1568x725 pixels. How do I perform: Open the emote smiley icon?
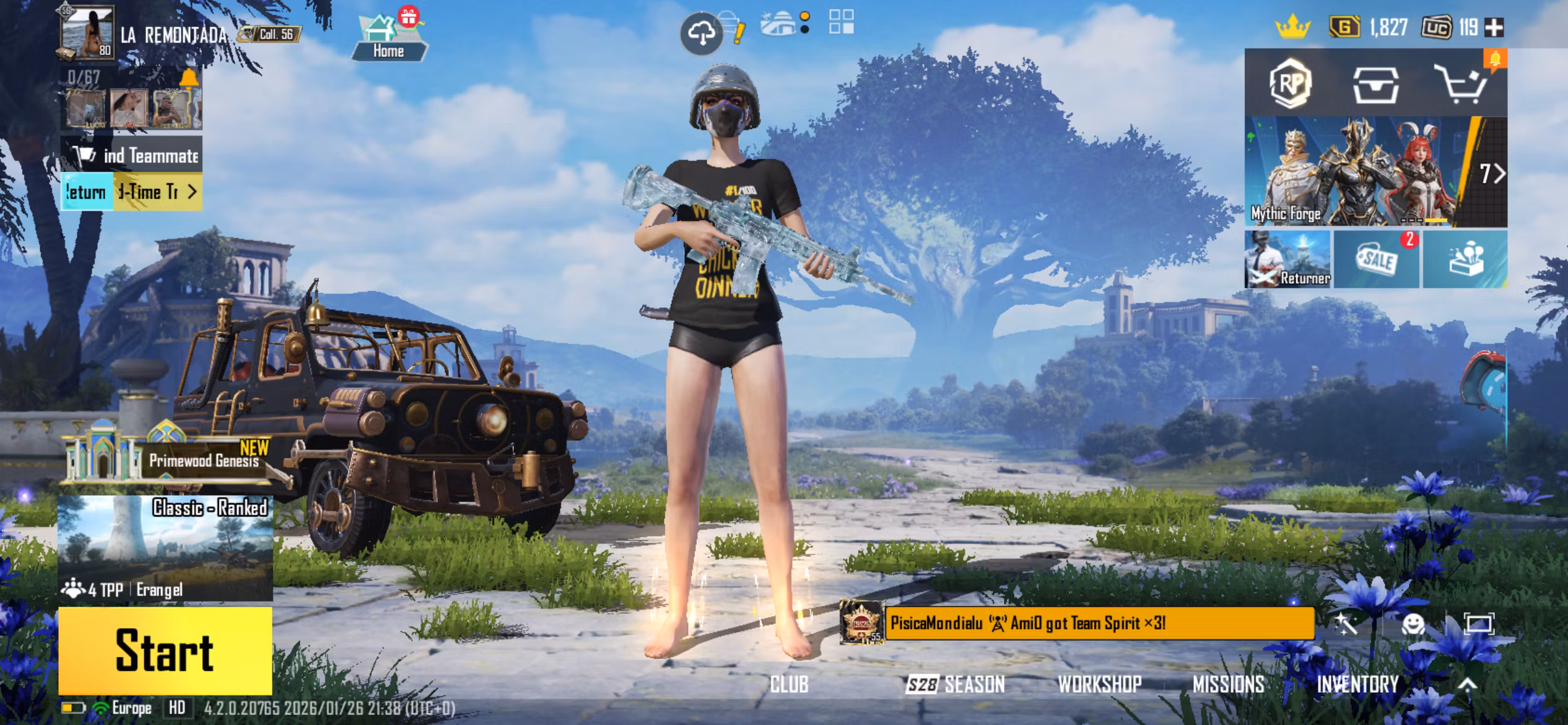tap(1413, 624)
